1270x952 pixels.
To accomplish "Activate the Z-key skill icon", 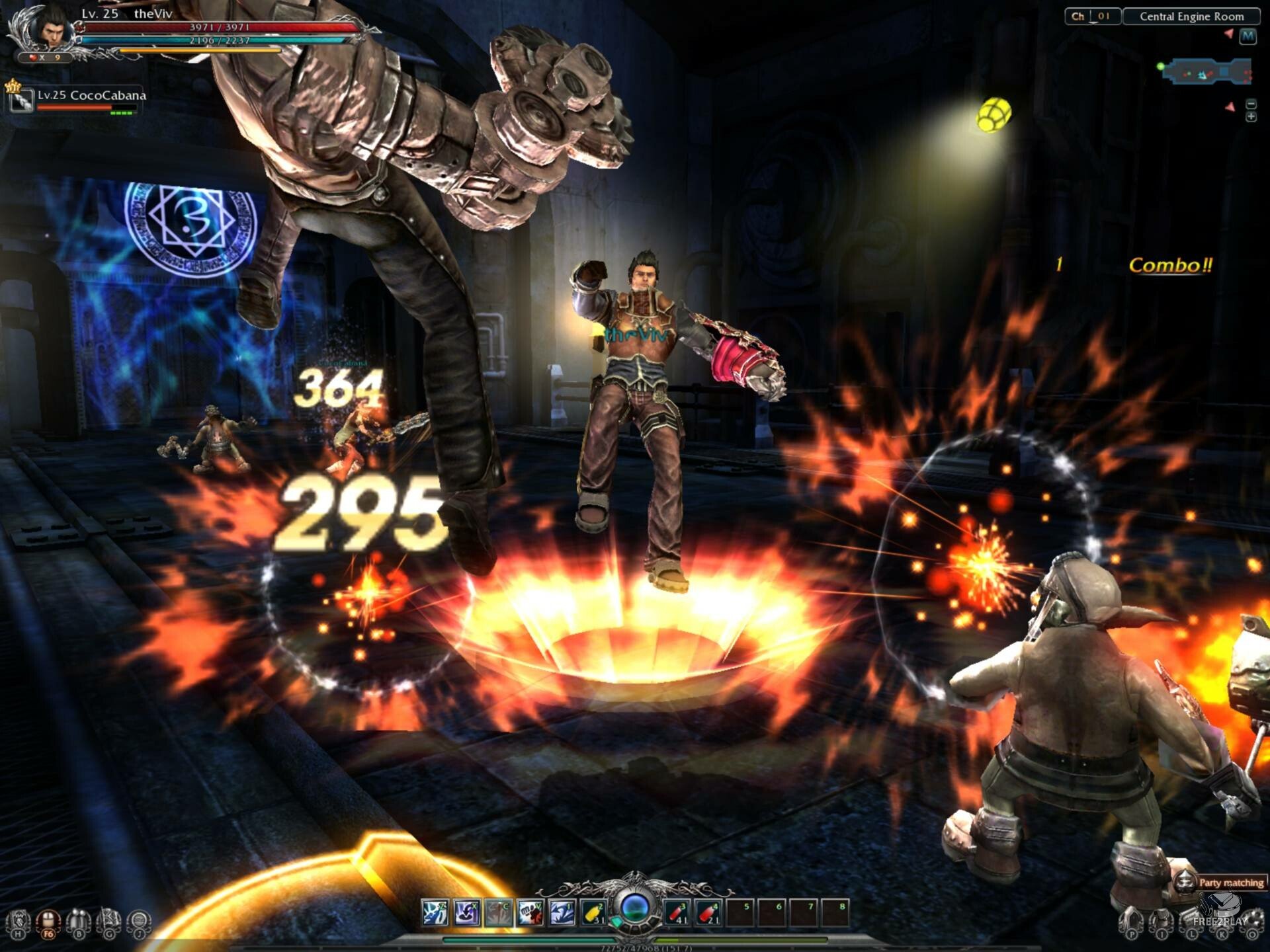I will tap(435, 913).
